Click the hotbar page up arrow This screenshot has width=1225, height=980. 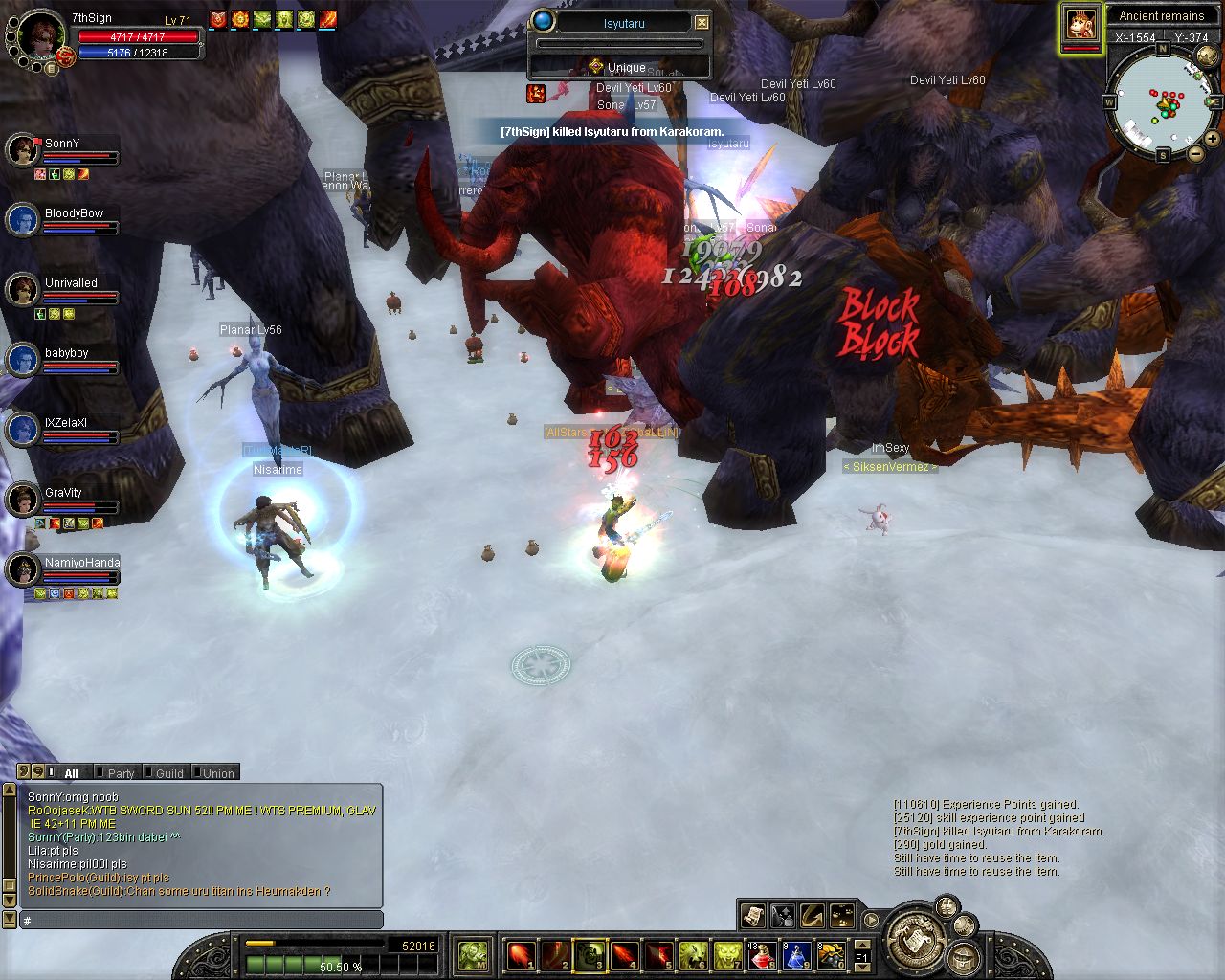point(861,945)
